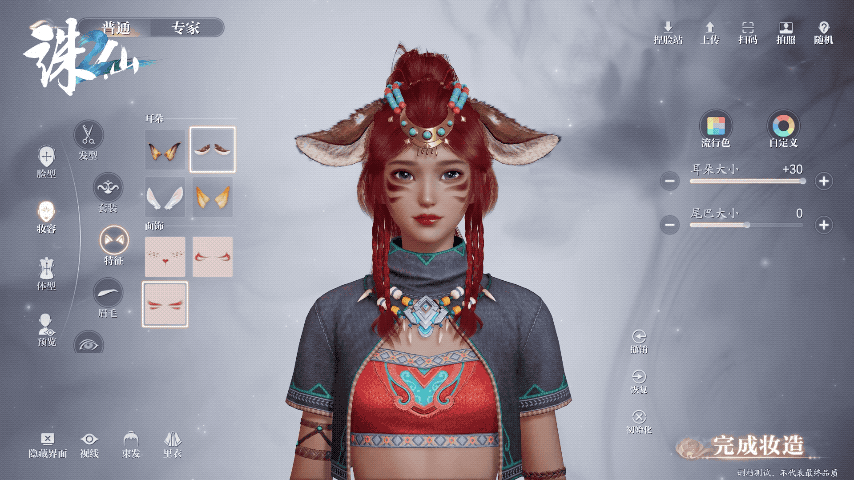
Task: Open the 自定义 custom color wheel
Action: [783, 127]
